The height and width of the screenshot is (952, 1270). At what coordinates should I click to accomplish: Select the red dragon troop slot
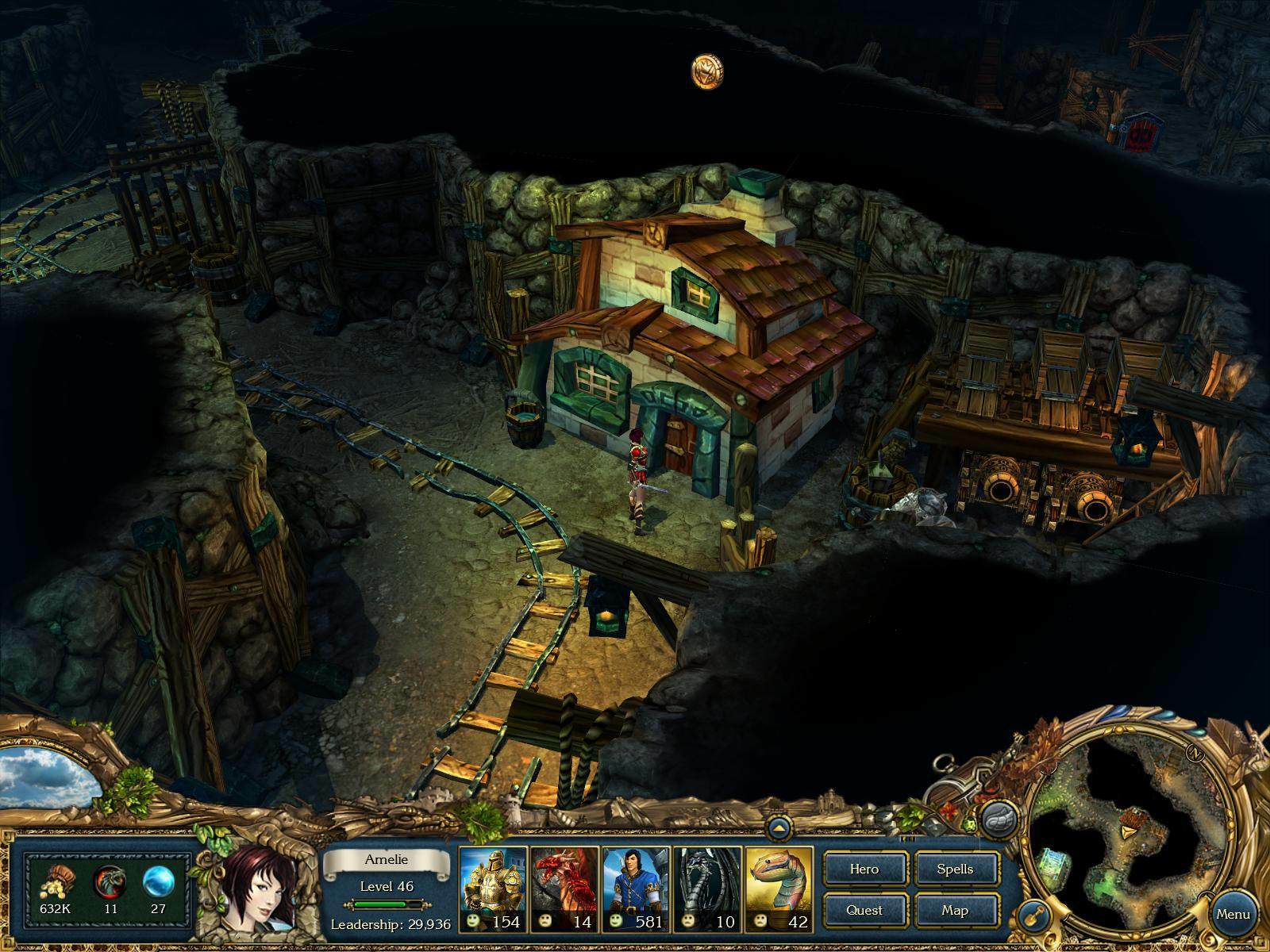tap(564, 887)
